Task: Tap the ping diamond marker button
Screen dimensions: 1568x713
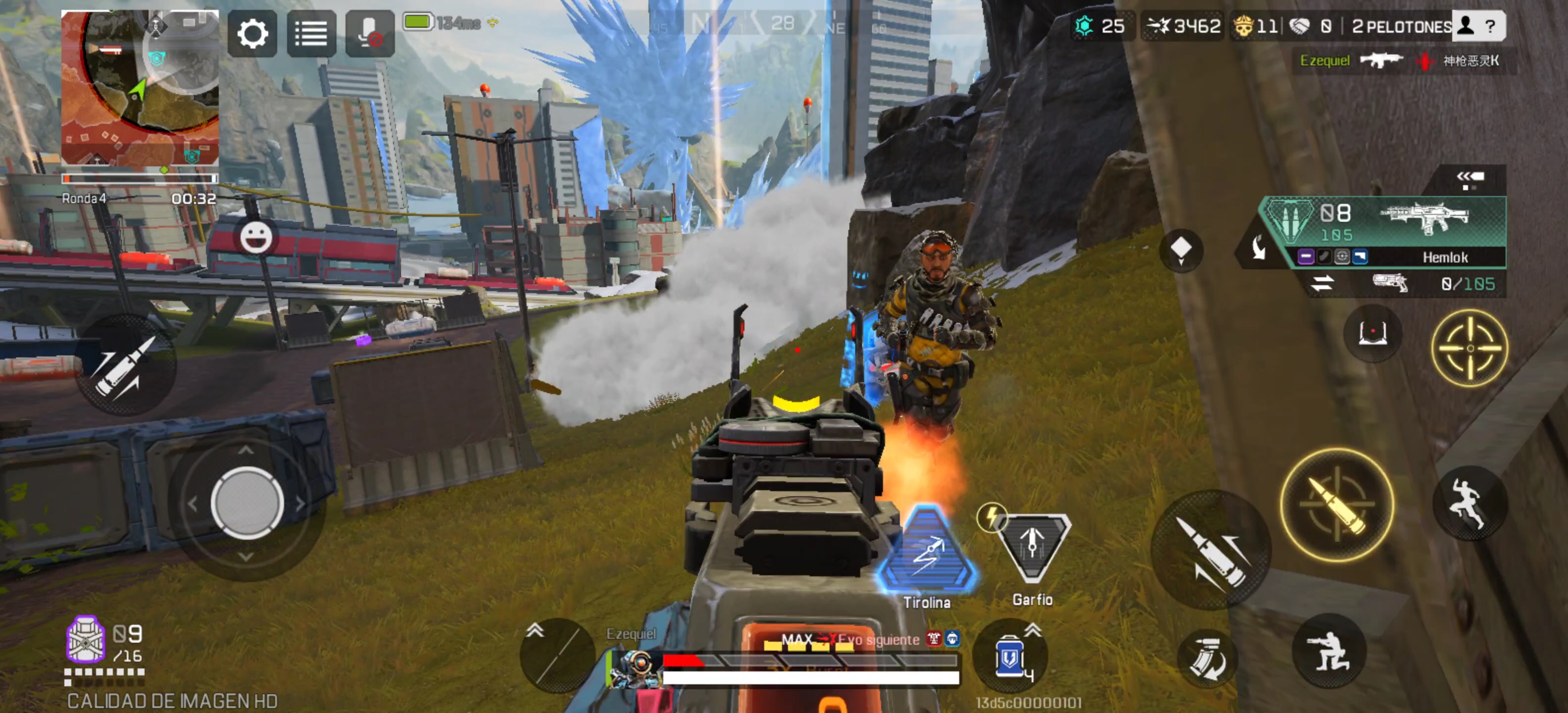Action: point(1181,250)
